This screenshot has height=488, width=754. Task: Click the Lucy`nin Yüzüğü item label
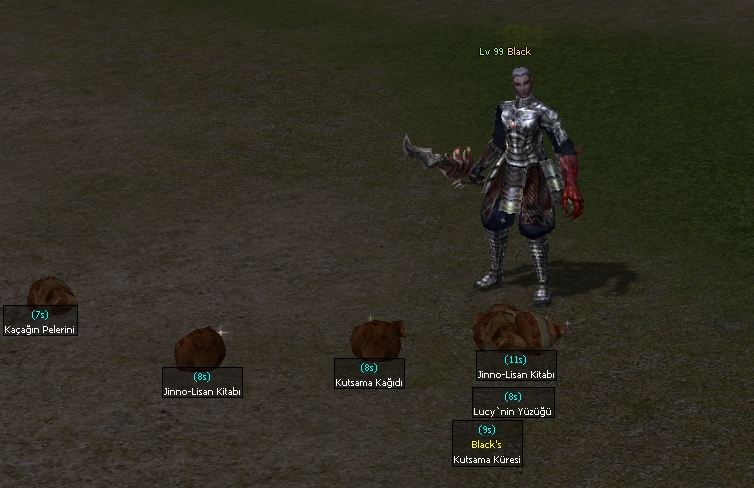point(513,410)
